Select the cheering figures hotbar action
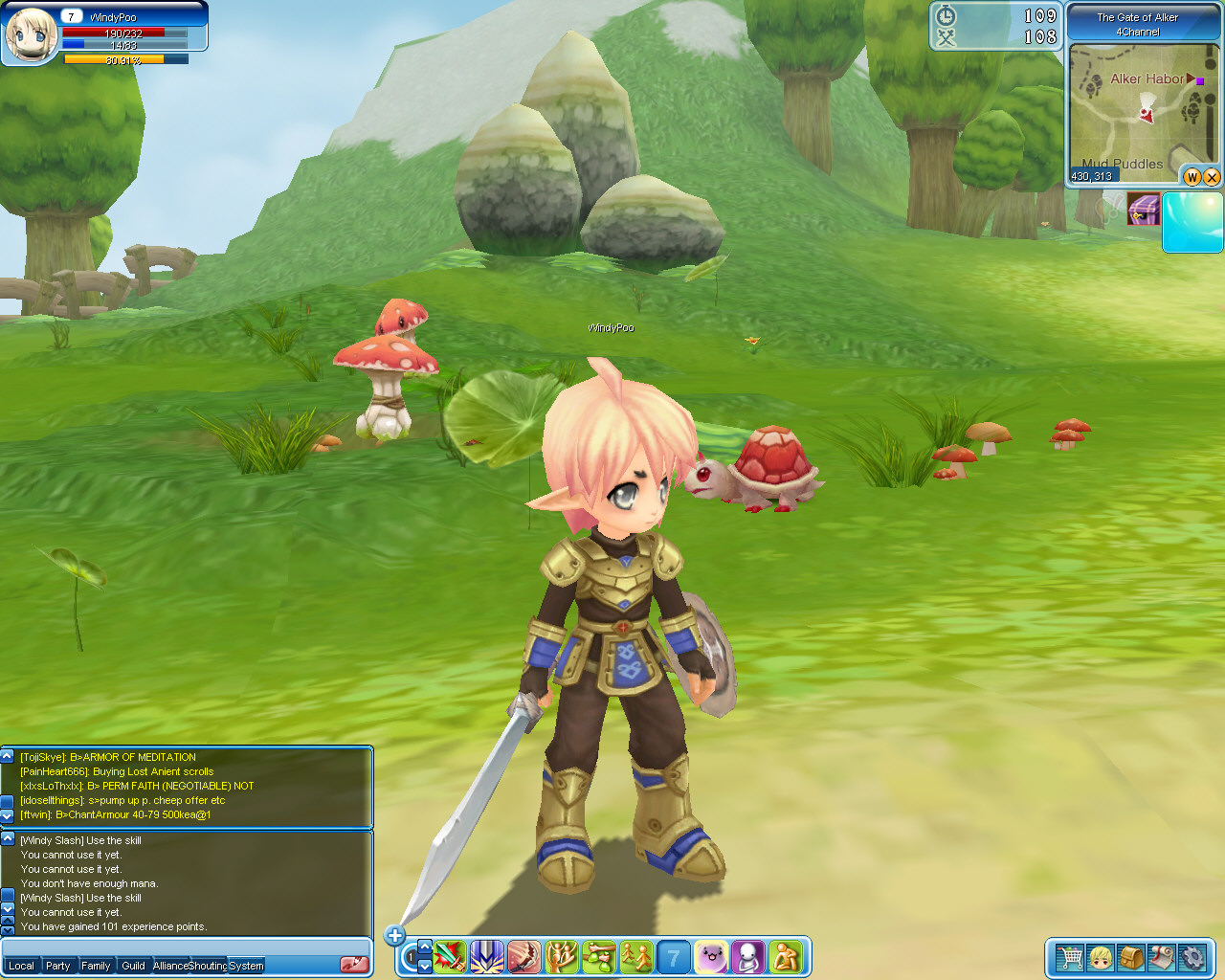This screenshot has height=980, width=1225. pos(562,956)
